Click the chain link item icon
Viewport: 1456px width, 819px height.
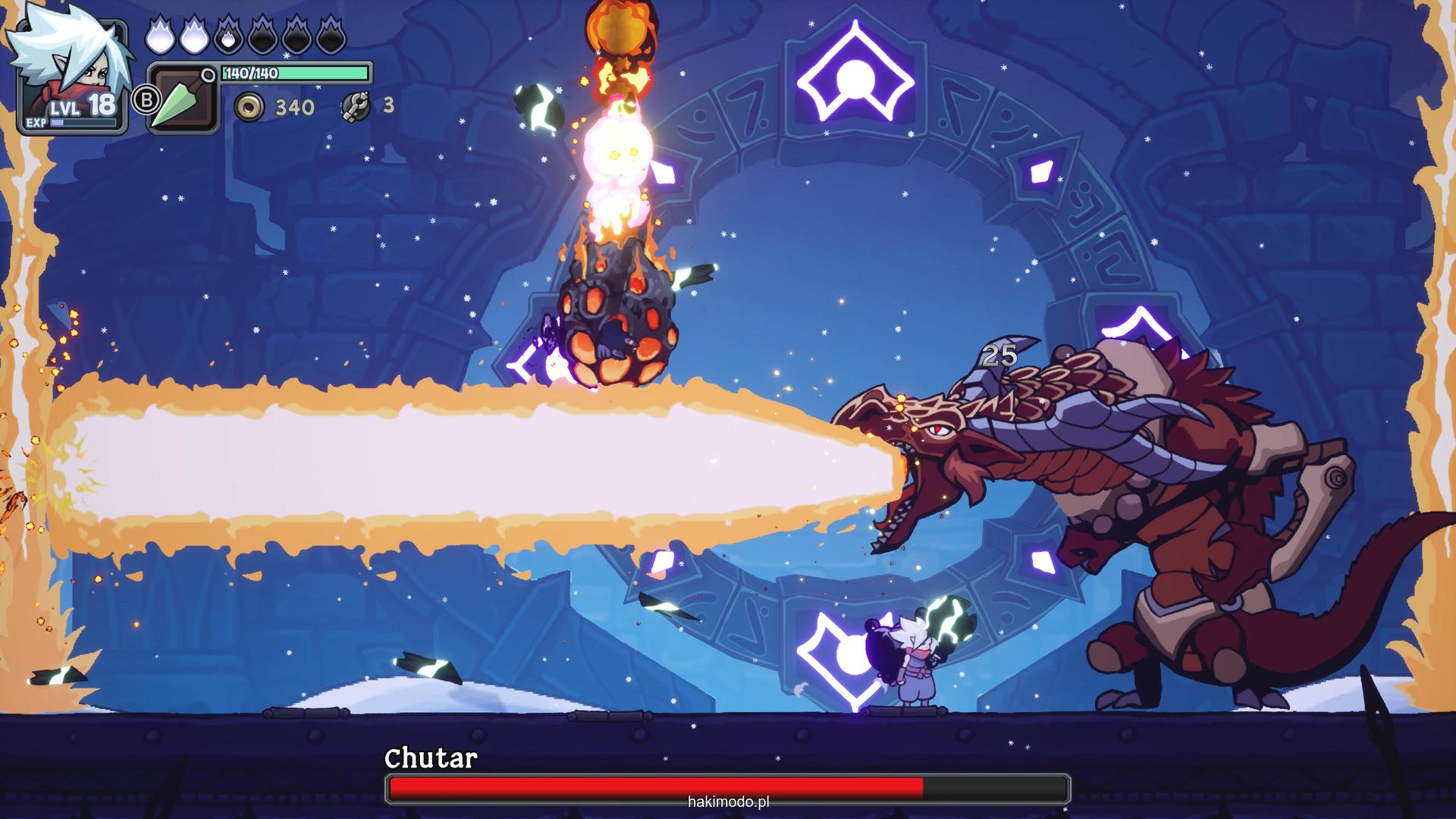[x=355, y=107]
